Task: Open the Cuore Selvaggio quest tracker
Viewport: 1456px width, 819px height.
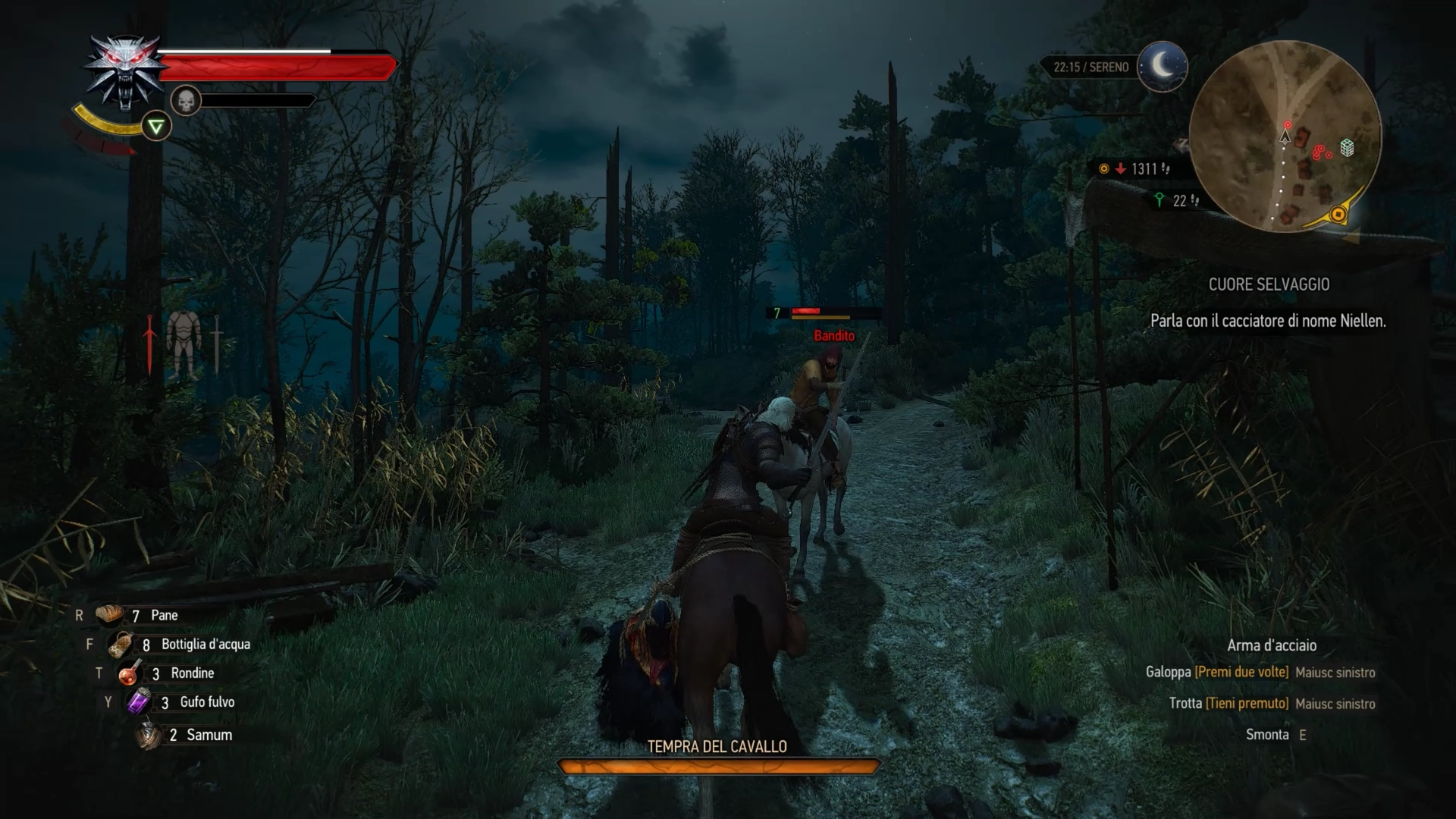Action: tap(1269, 284)
